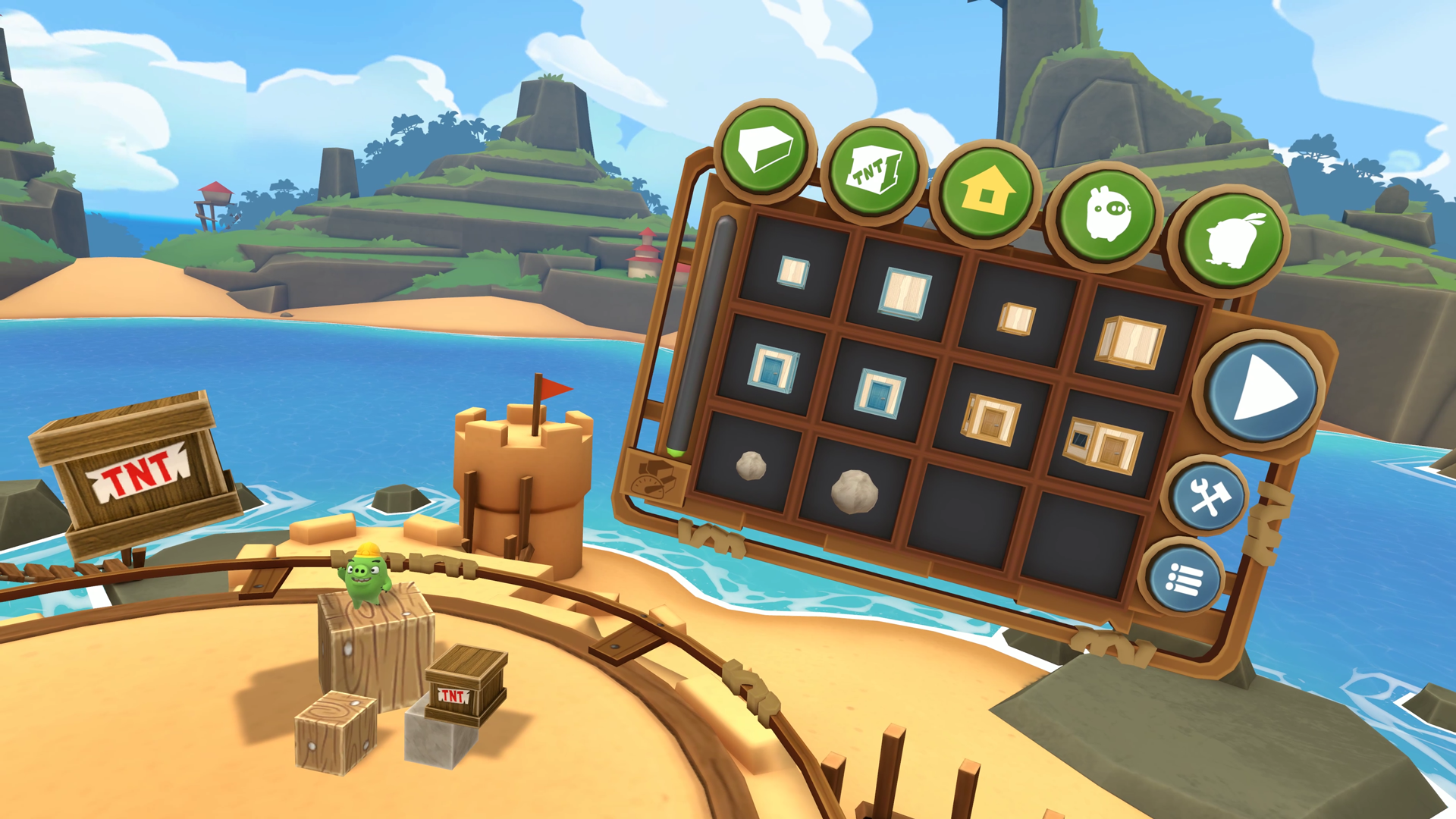Click the large TNT crate hanging on the left

click(x=140, y=470)
